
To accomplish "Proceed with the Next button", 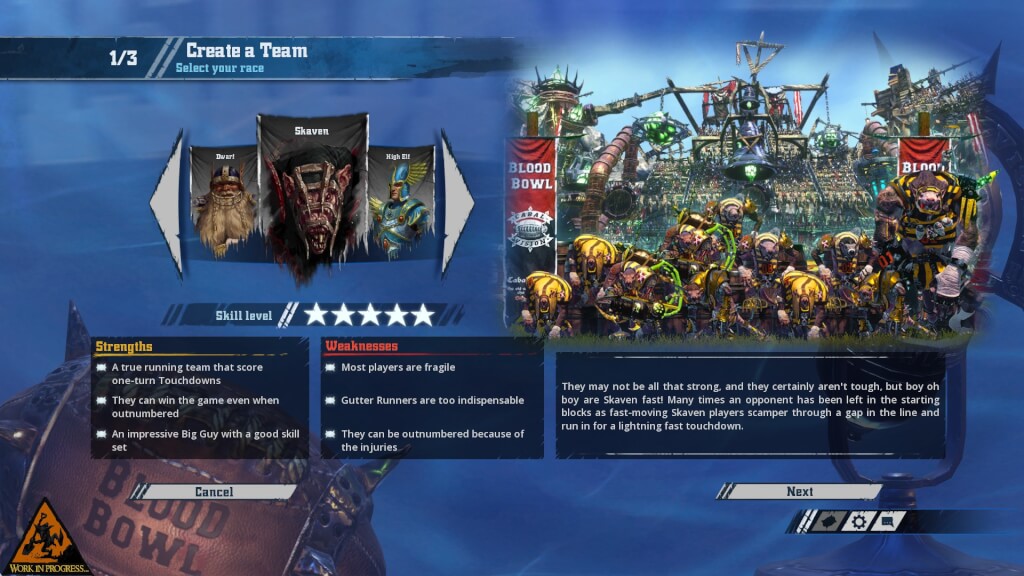I will (799, 492).
